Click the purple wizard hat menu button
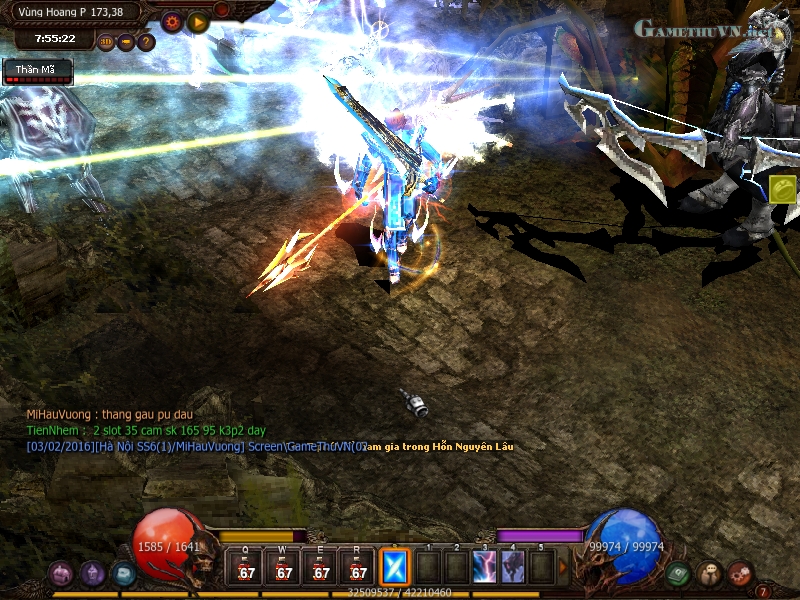 pos(93,574)
